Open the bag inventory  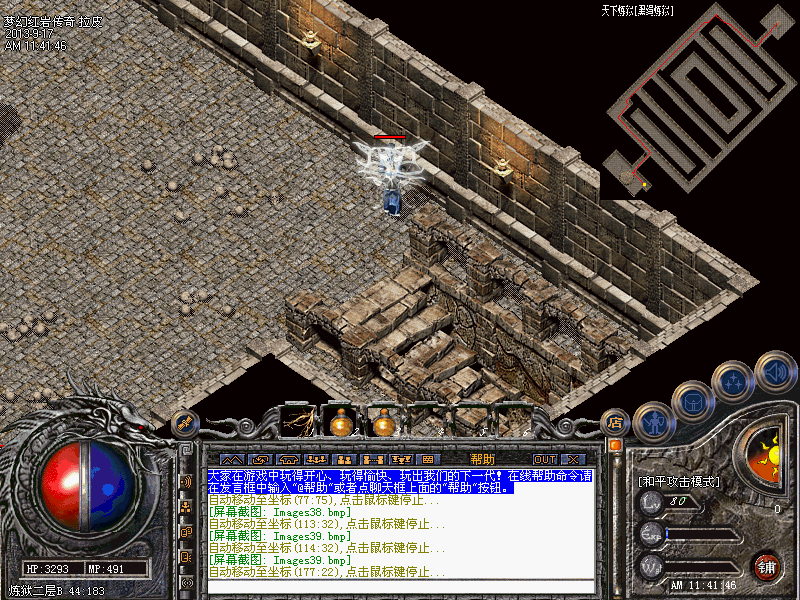(x=692, y=403)
